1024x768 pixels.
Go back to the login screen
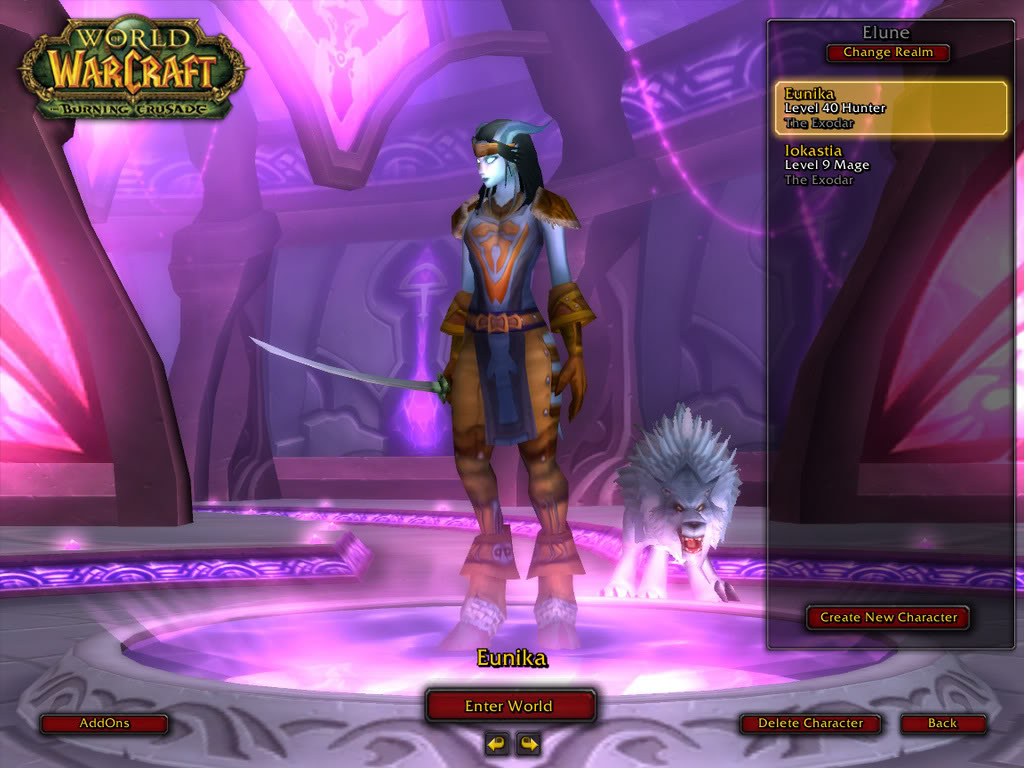click(942, 723)
